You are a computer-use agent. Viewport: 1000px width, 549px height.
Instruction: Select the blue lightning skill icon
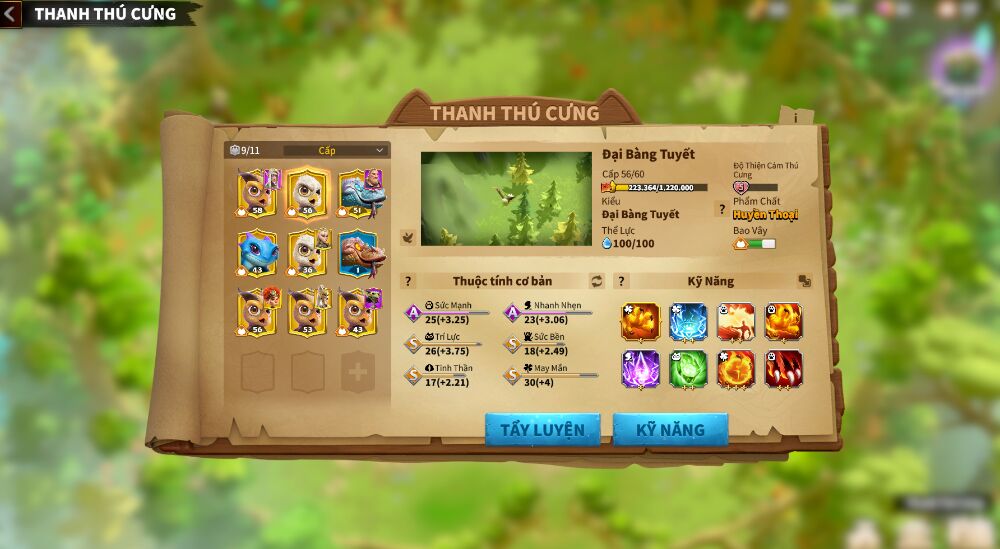[x=688, y=322]
